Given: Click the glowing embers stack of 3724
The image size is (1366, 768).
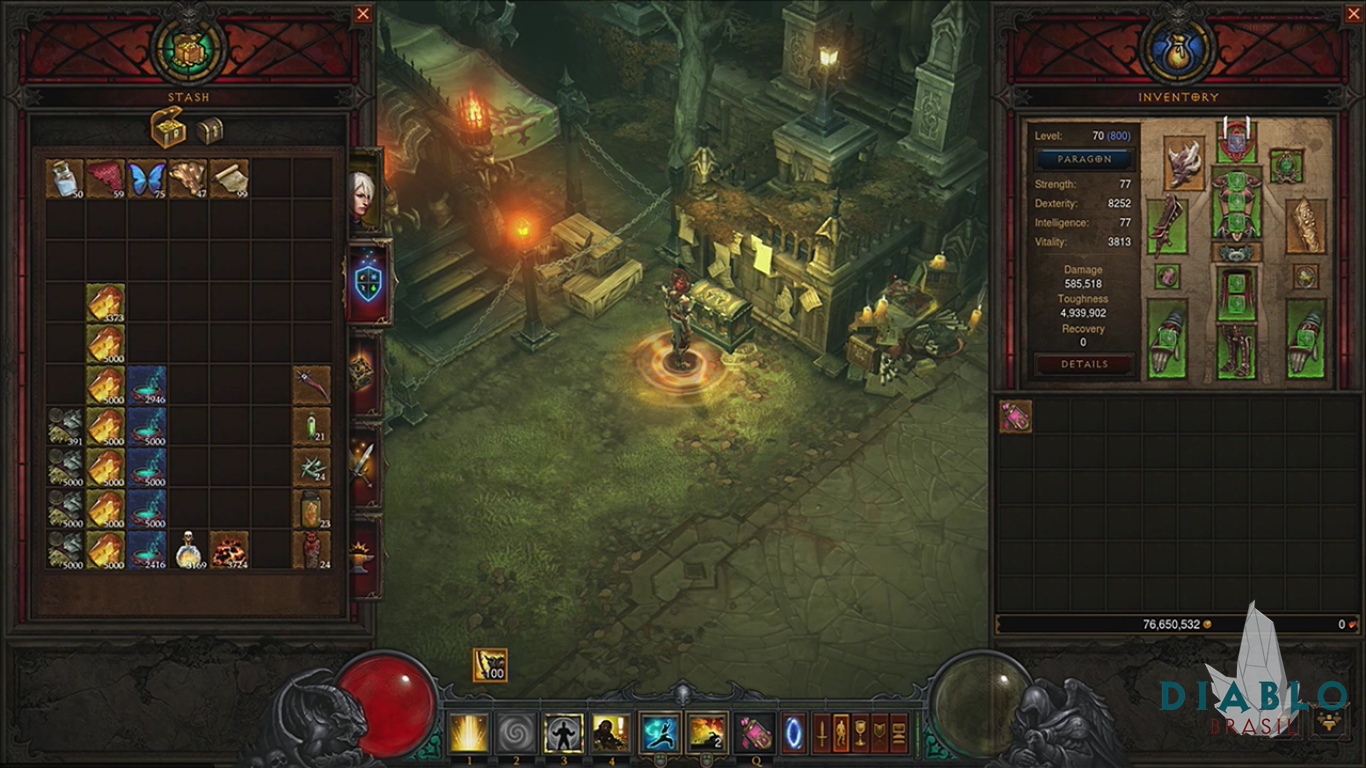Looking at the screenshot, I should click(229, 550).
